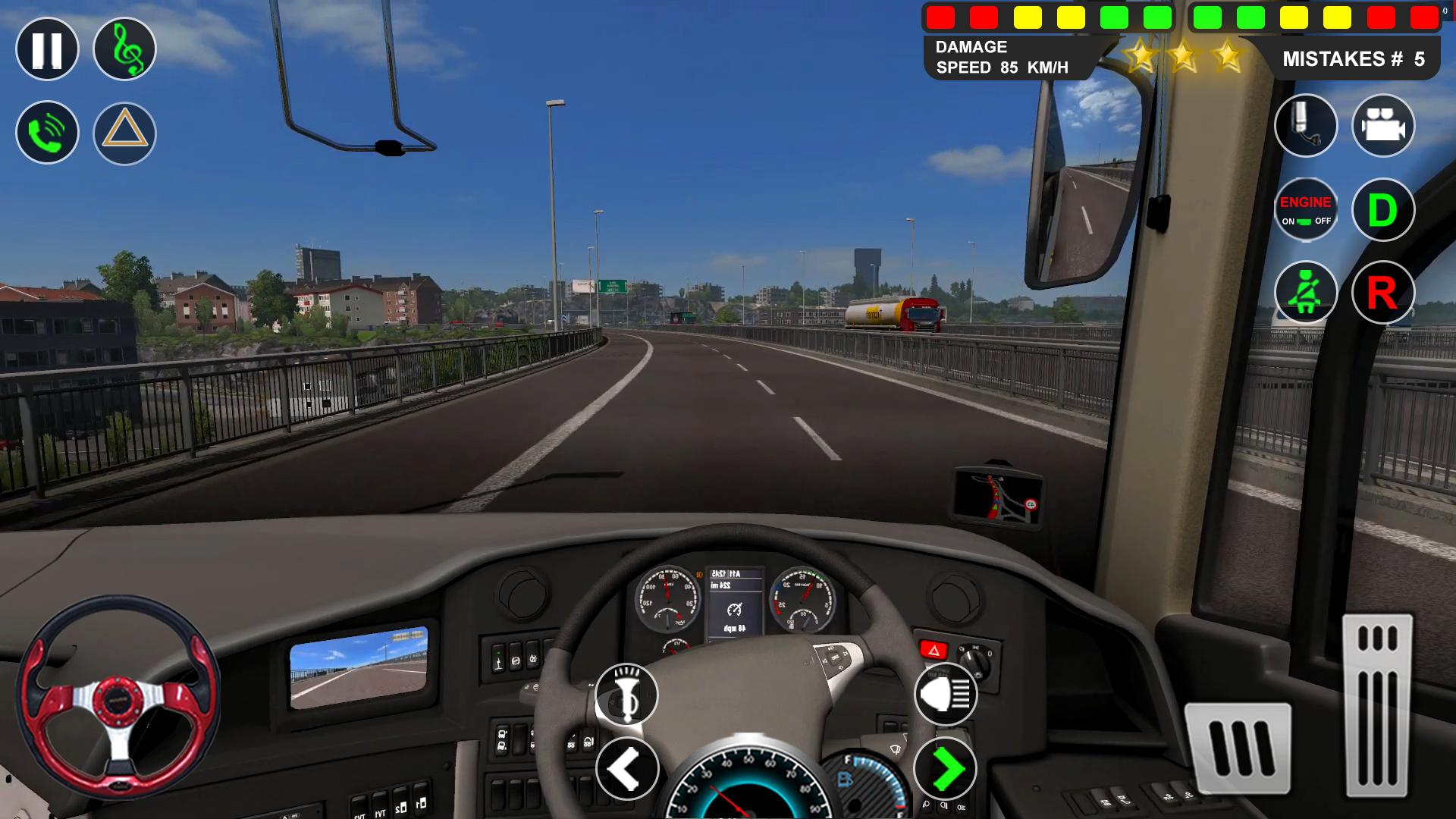Tap the green phone call icon

tap(47, 133)
